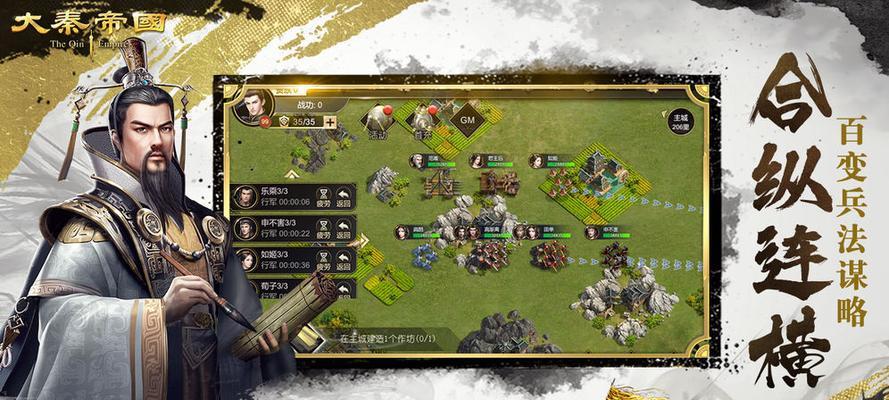Open the 活动 events icon
This screenshot has height=400, width=889.
click(x=378, y=120)
